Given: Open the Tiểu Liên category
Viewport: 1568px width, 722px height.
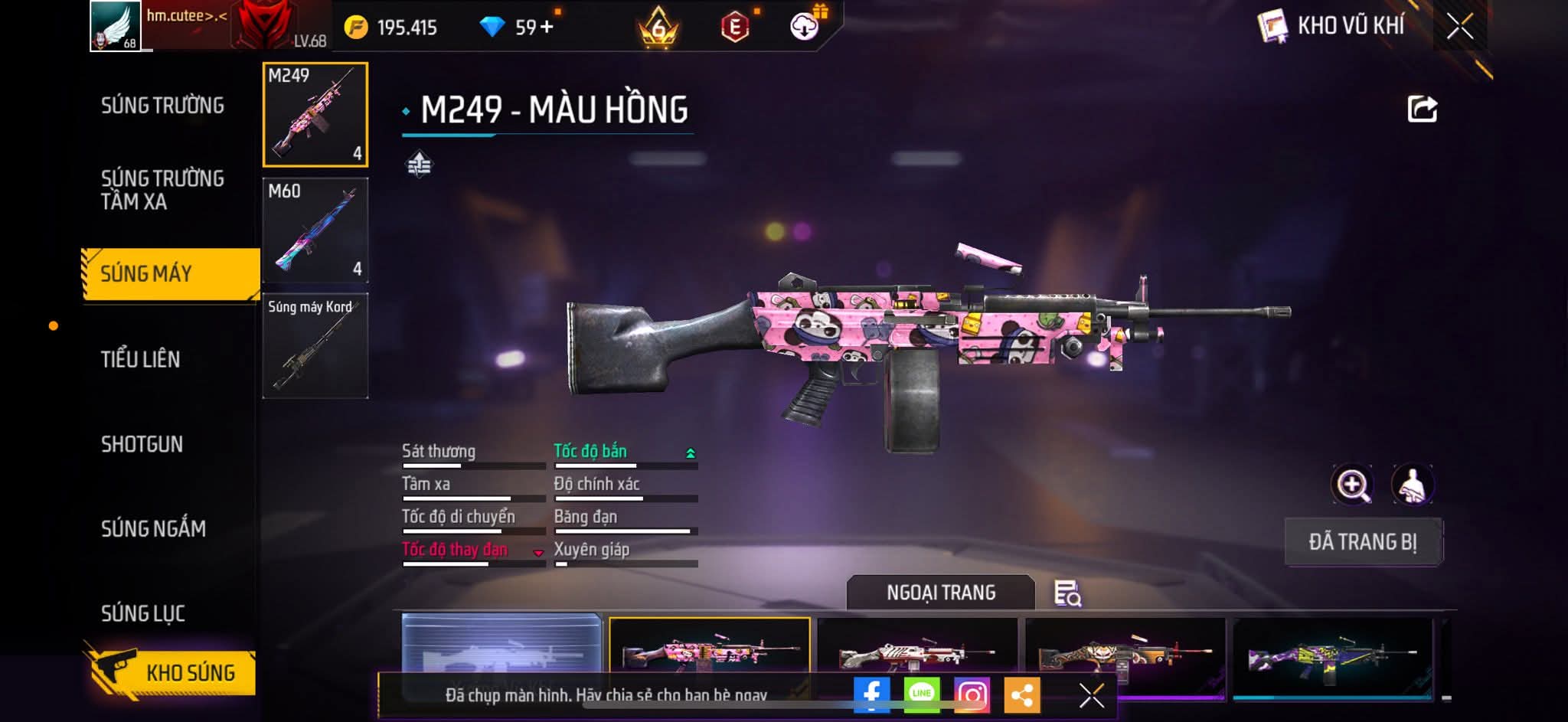Looking at the screenshot, I should 141,359.
